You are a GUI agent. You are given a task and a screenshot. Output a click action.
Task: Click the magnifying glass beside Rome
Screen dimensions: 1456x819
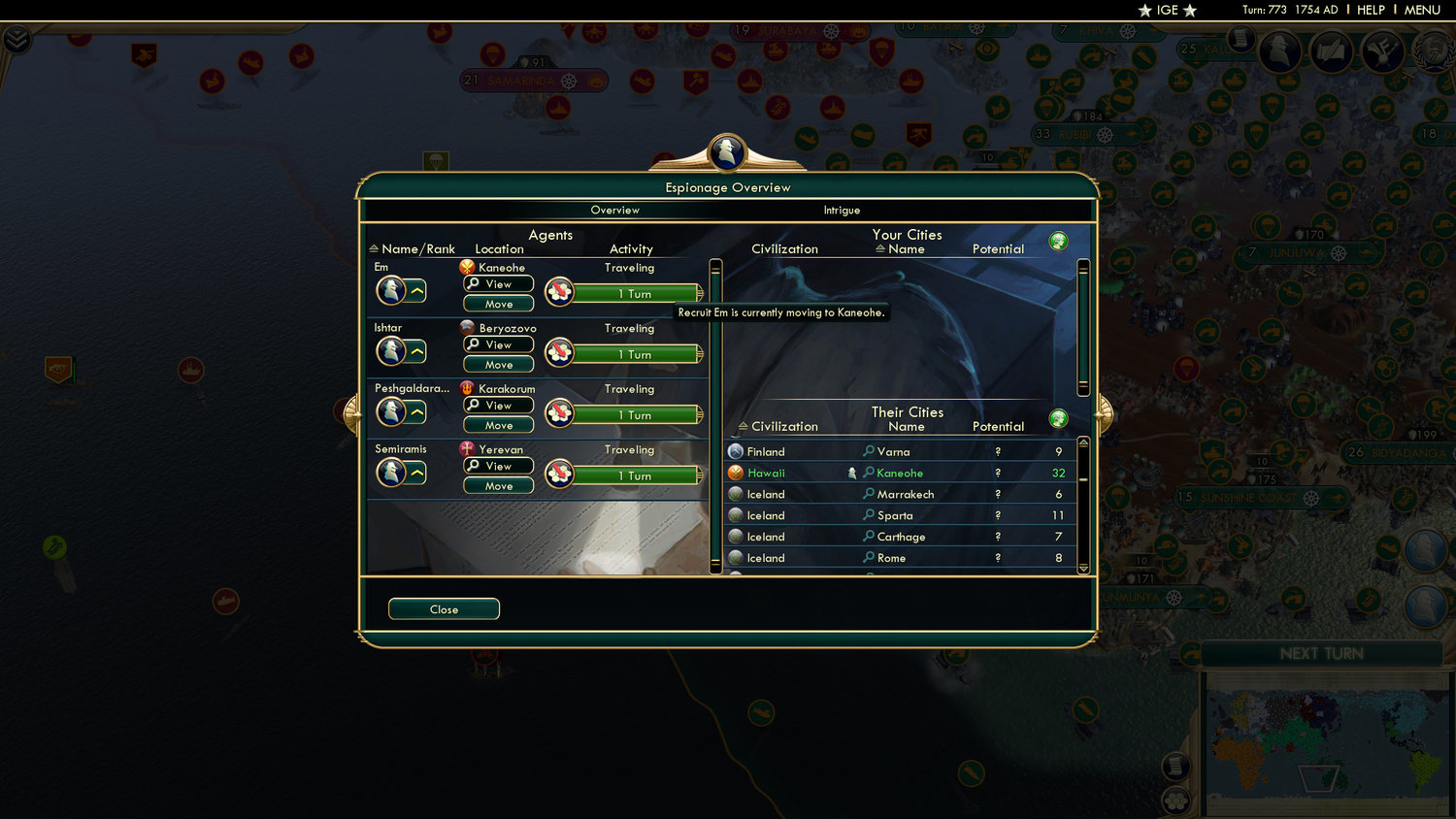[868, 558]
